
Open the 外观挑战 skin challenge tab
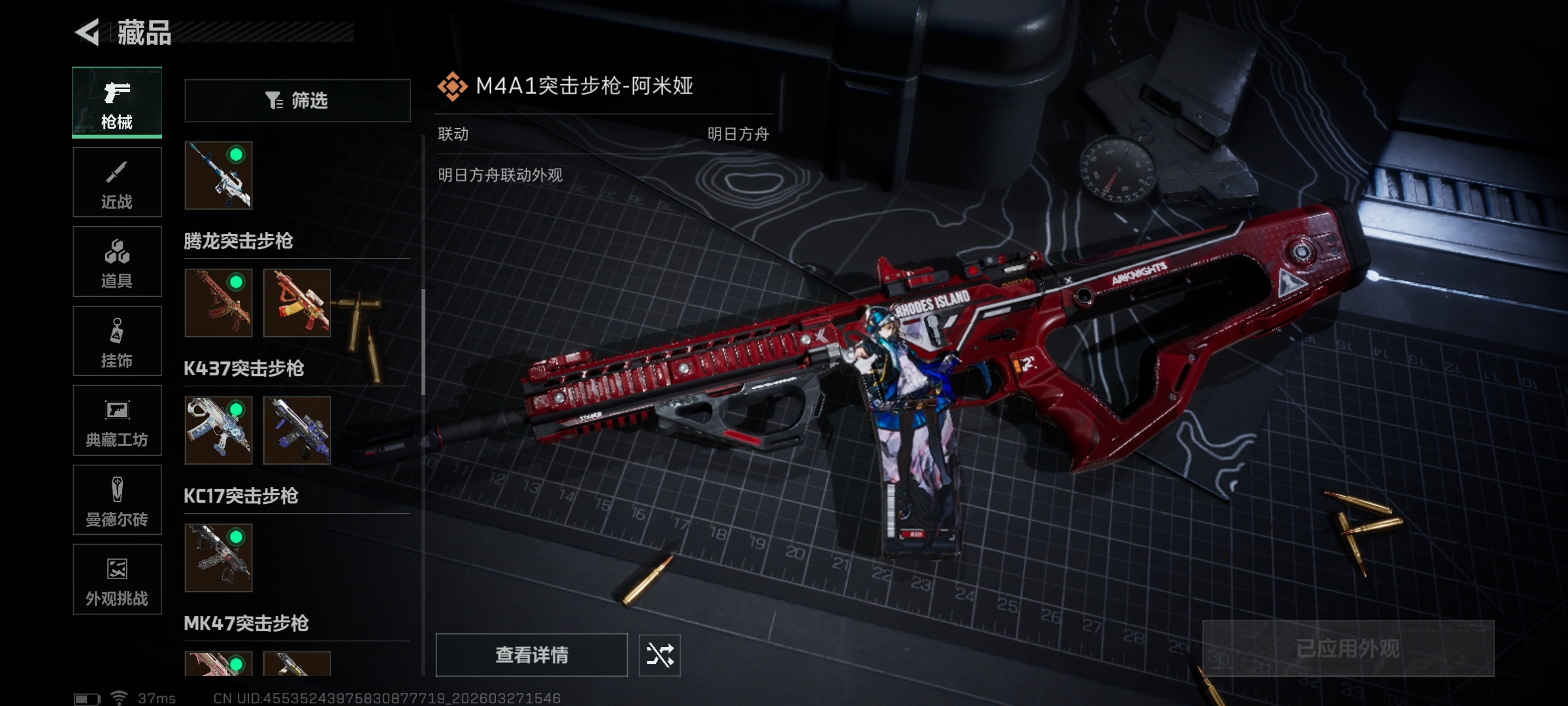pyautogui.click(x=117, y=579)
